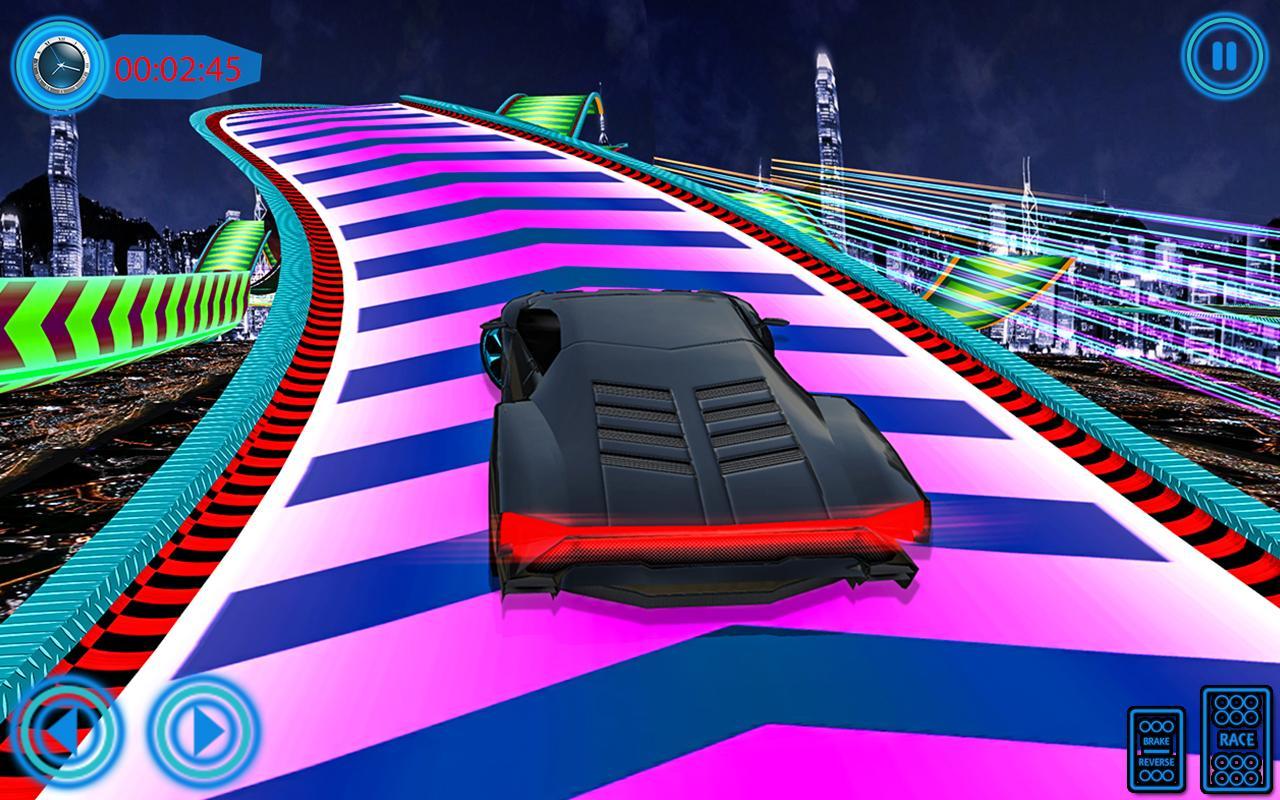Screen dimensions: 1280x800
Task: Select the red timer reading 00:02:45
Action: click(178, 68)
